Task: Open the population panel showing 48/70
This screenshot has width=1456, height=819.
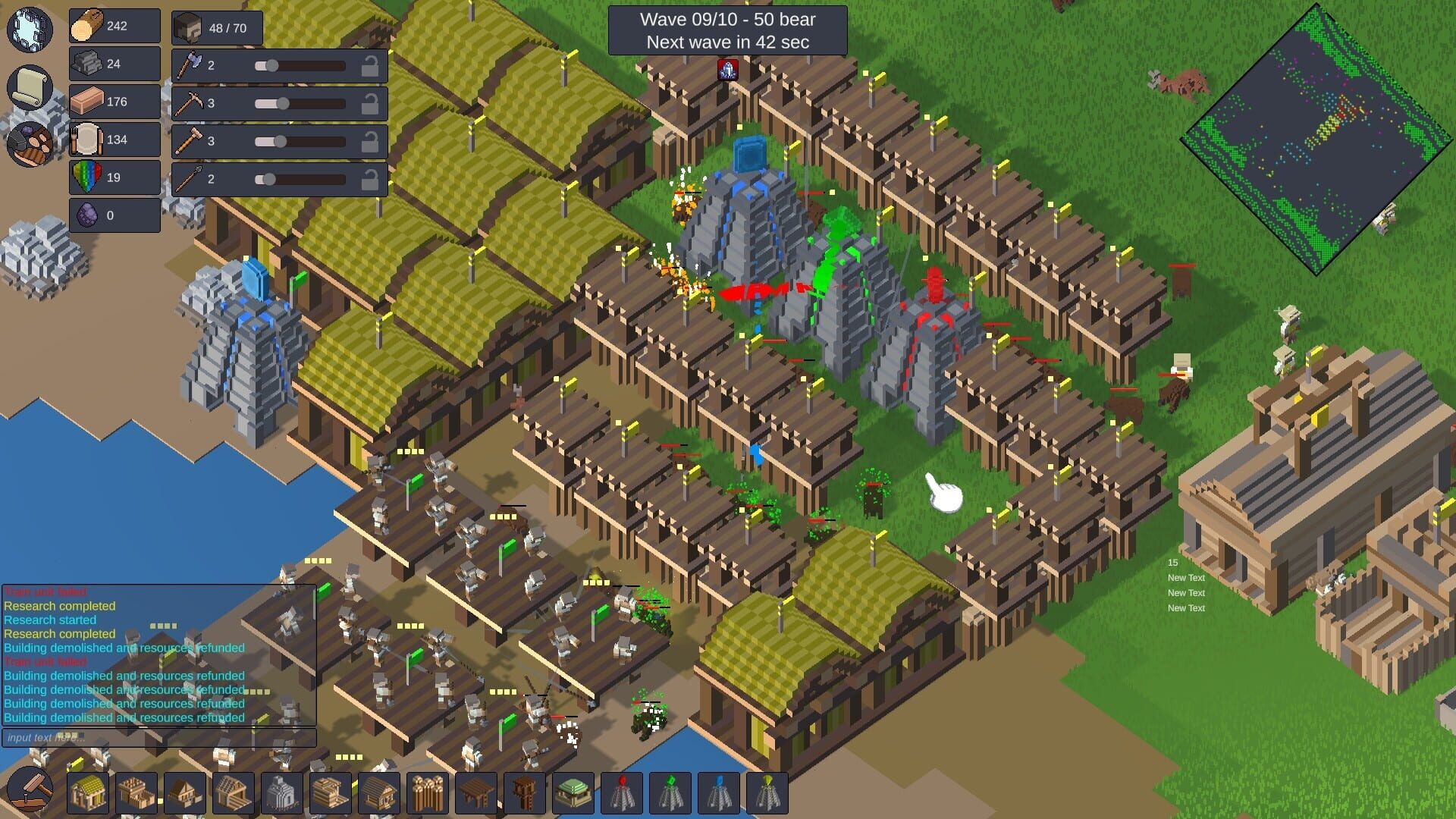Action: (x=216, y=27)
